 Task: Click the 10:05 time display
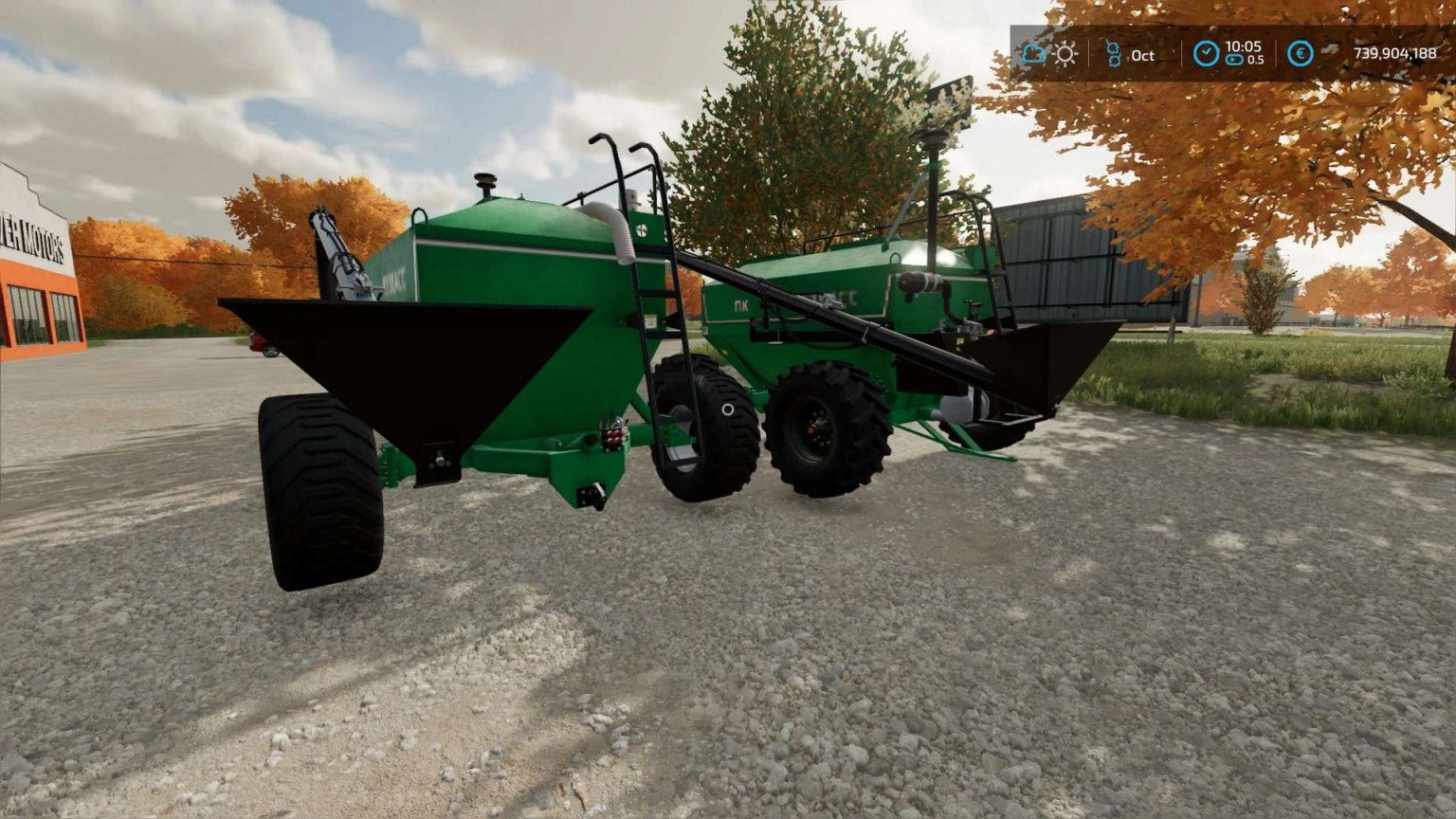(x=1243, y=47)
